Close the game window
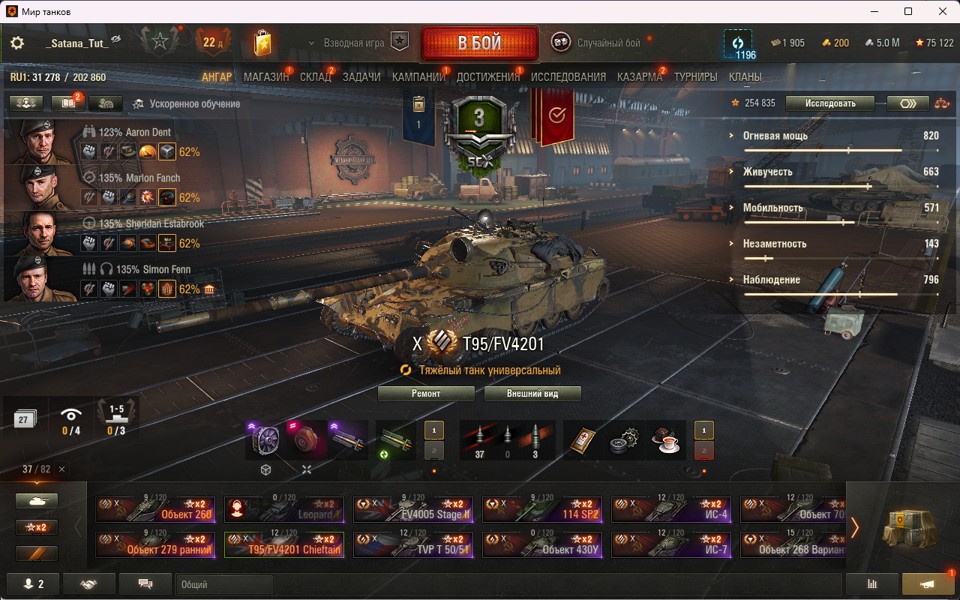Screen dimensions: 960x600 [x=940, y=11]
